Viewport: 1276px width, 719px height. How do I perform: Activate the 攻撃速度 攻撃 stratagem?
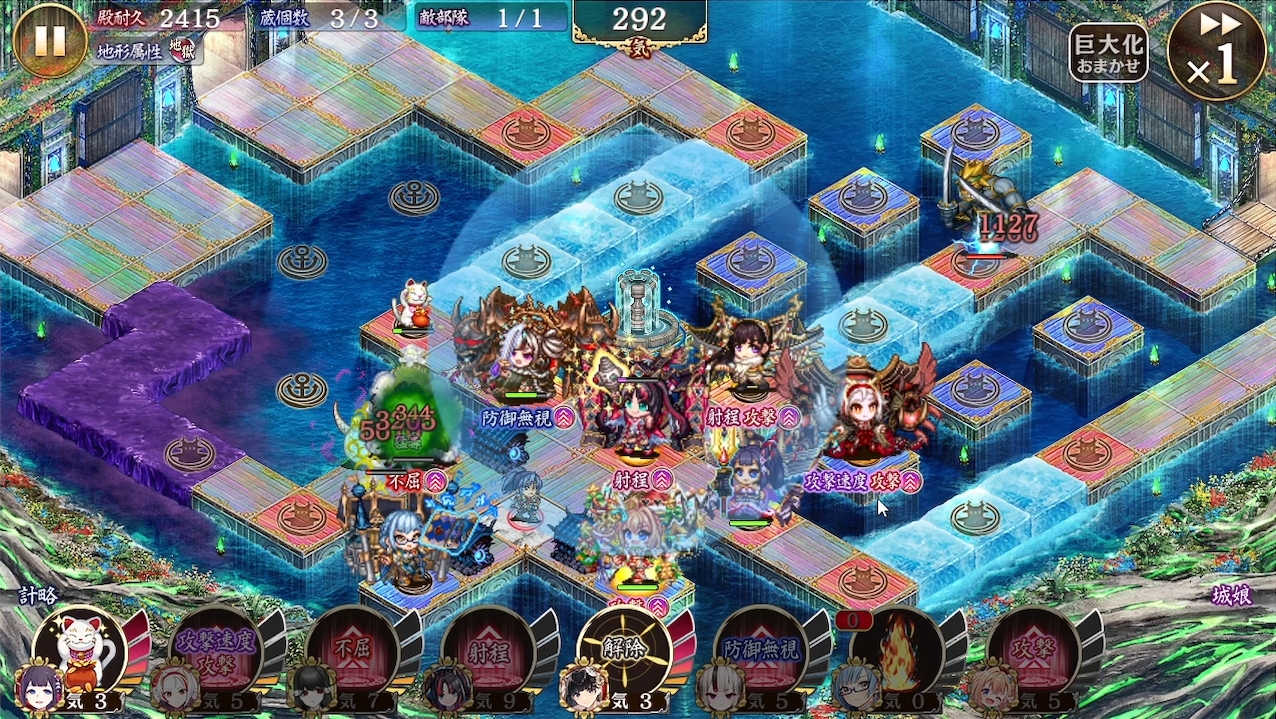215,650
